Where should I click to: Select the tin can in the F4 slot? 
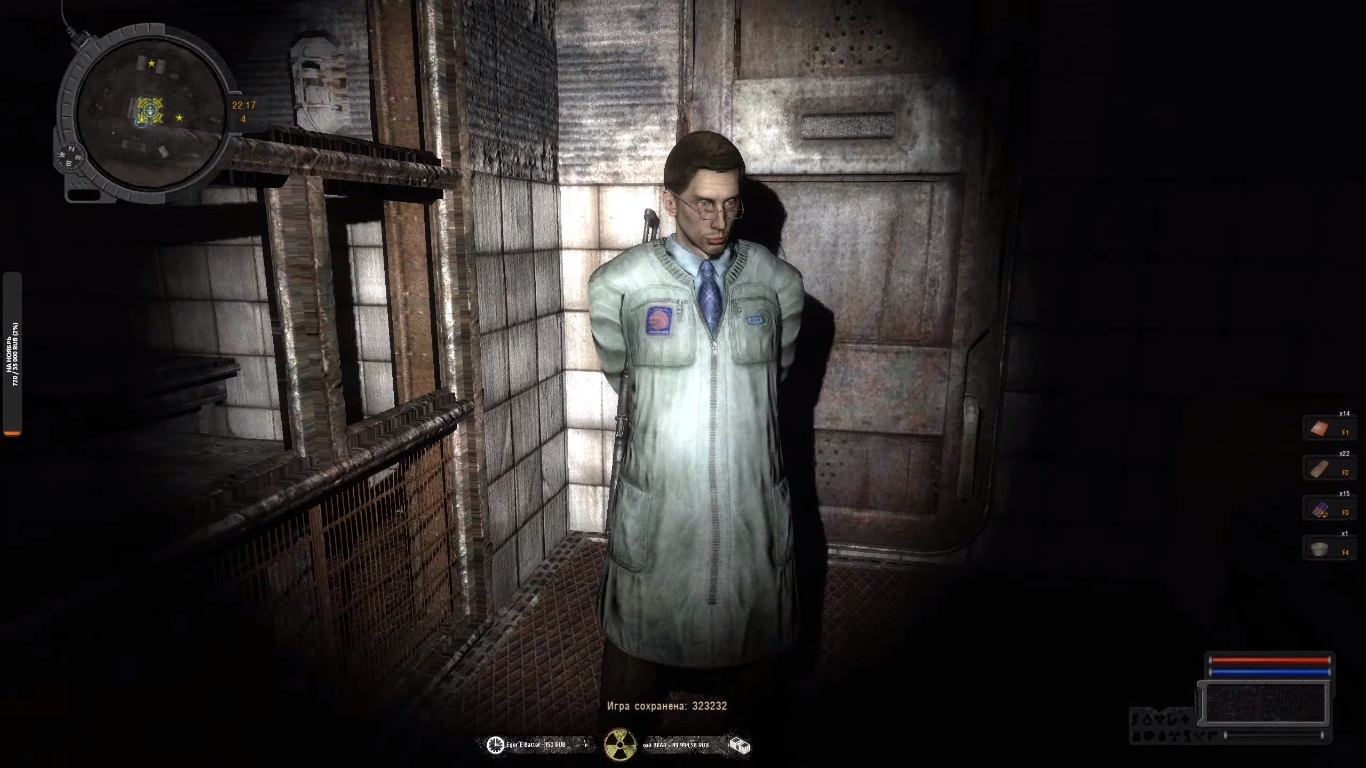(1321, 548)
